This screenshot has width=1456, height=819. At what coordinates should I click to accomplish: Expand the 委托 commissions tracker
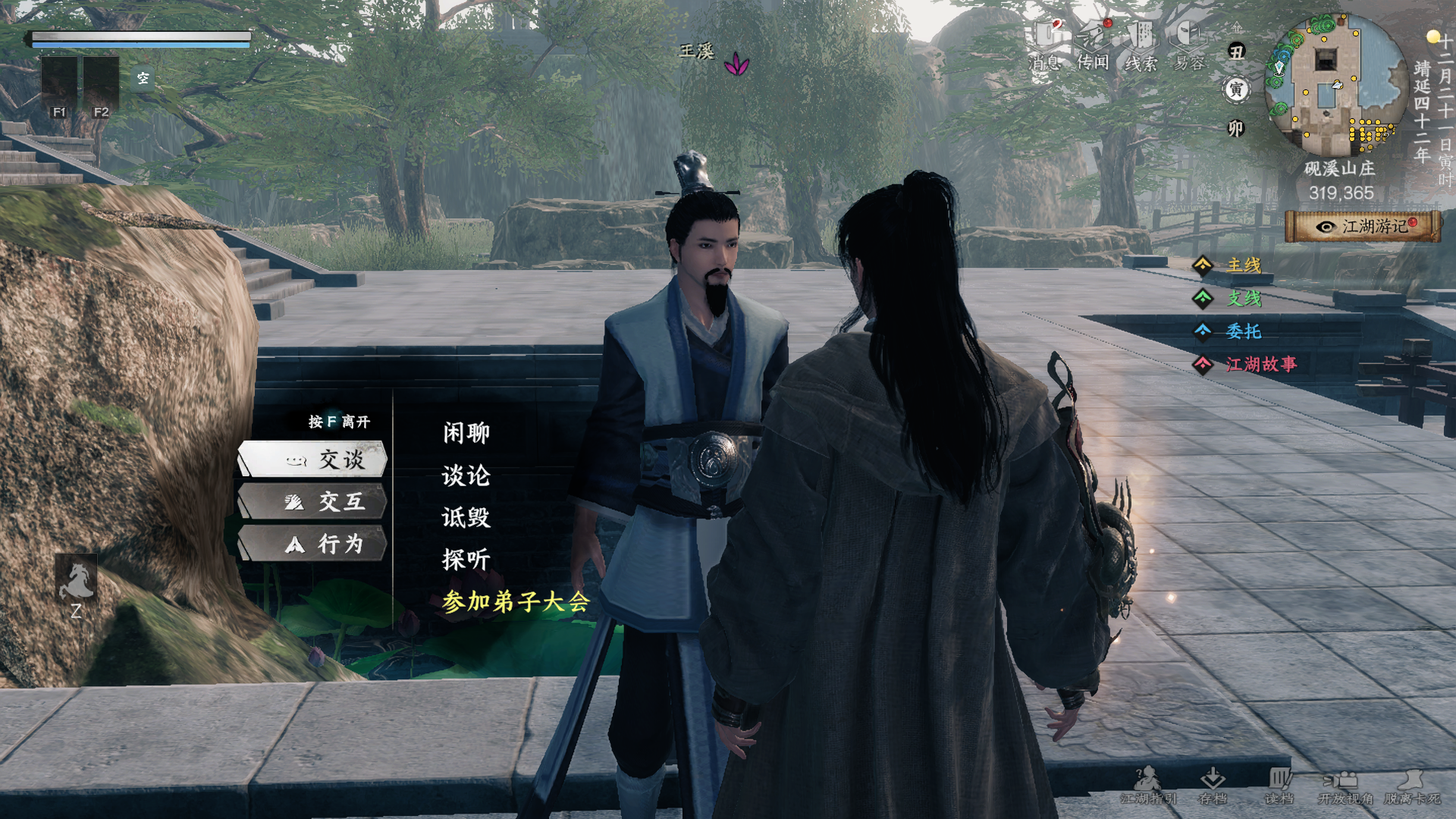pos(1244,331)
